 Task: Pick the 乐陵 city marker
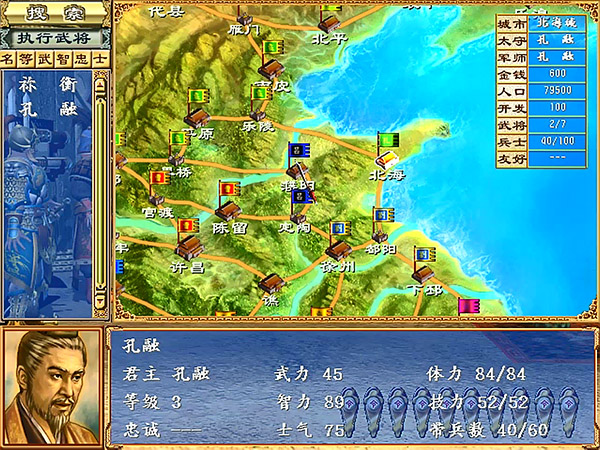[258, 112]
